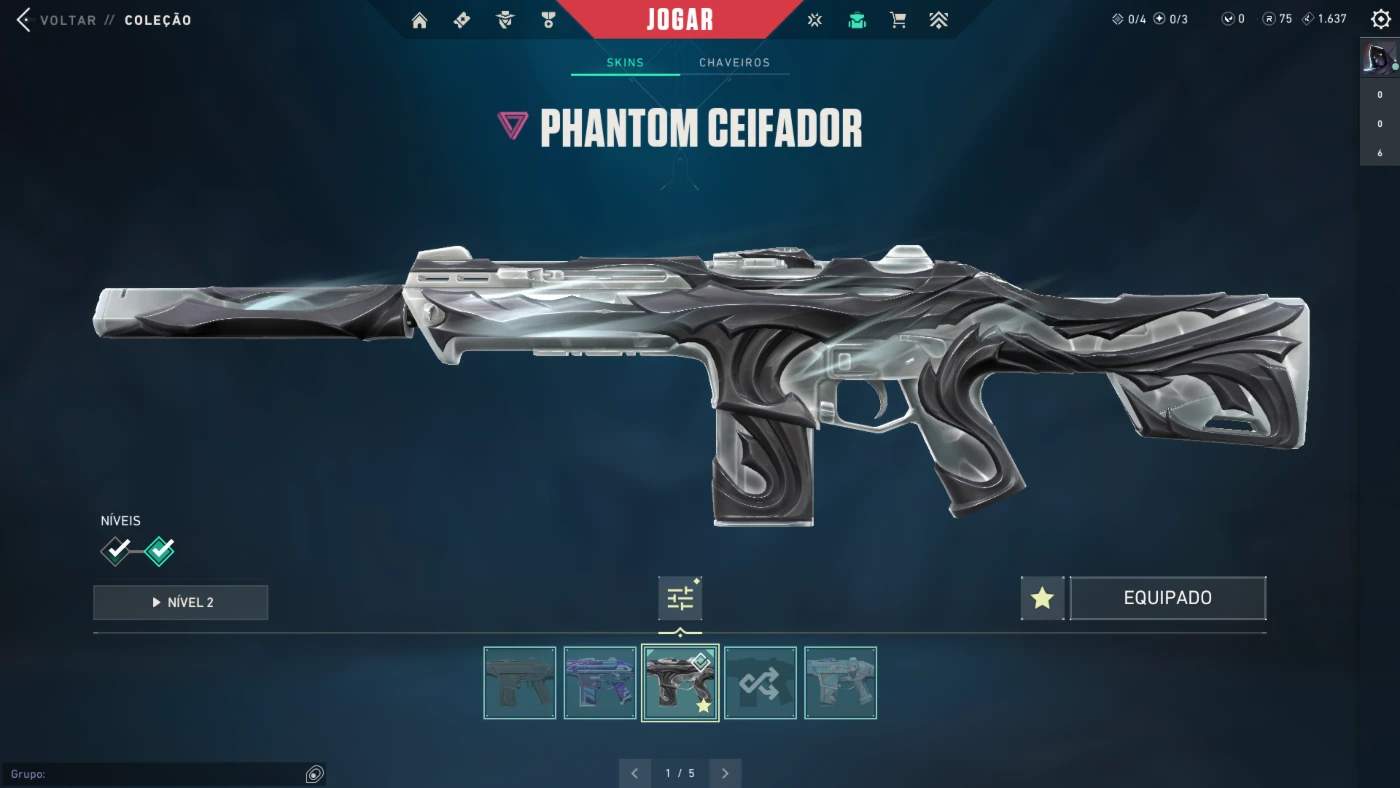Click the Equipado button
Viewport: 1400px width, 788px height.
(x=1167, y=598)
